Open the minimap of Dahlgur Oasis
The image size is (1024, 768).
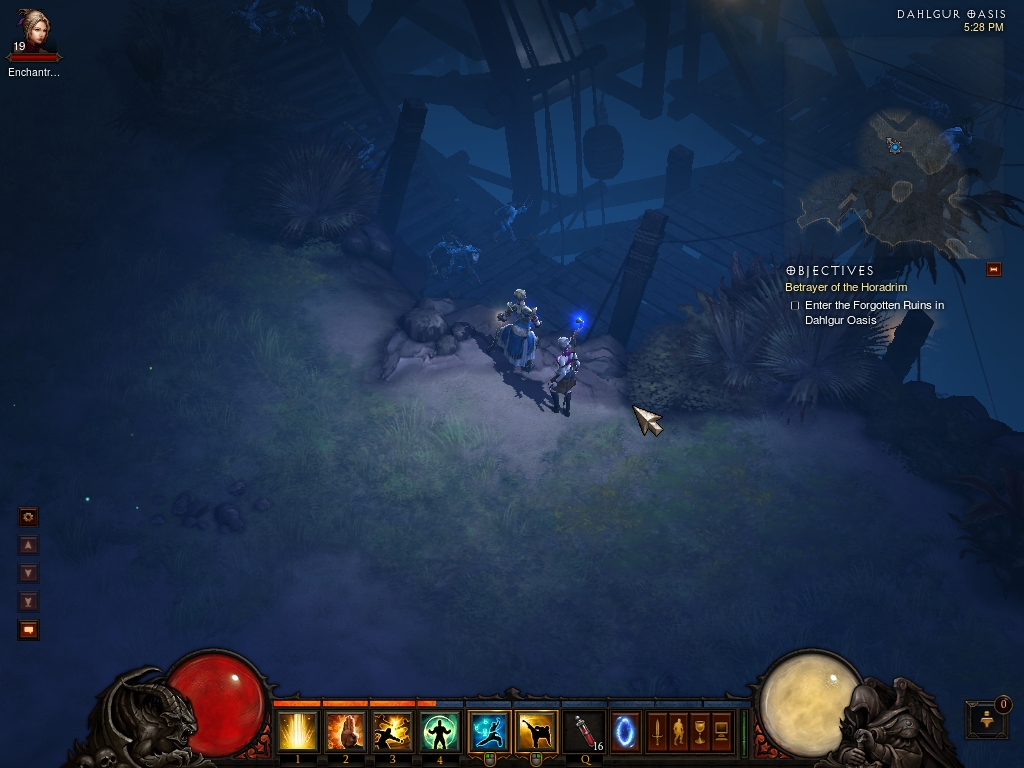coord(895,180)
